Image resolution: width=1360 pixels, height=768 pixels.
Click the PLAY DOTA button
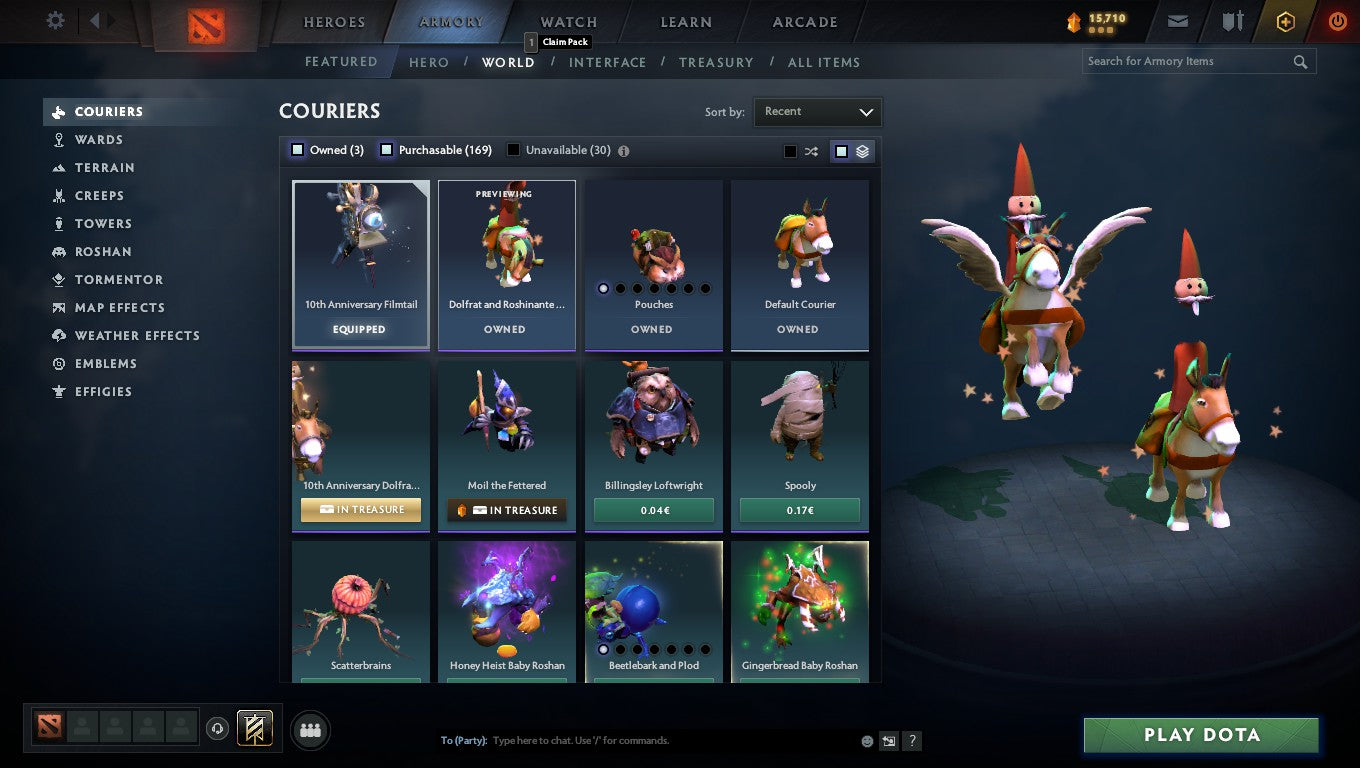[1199, 734]
